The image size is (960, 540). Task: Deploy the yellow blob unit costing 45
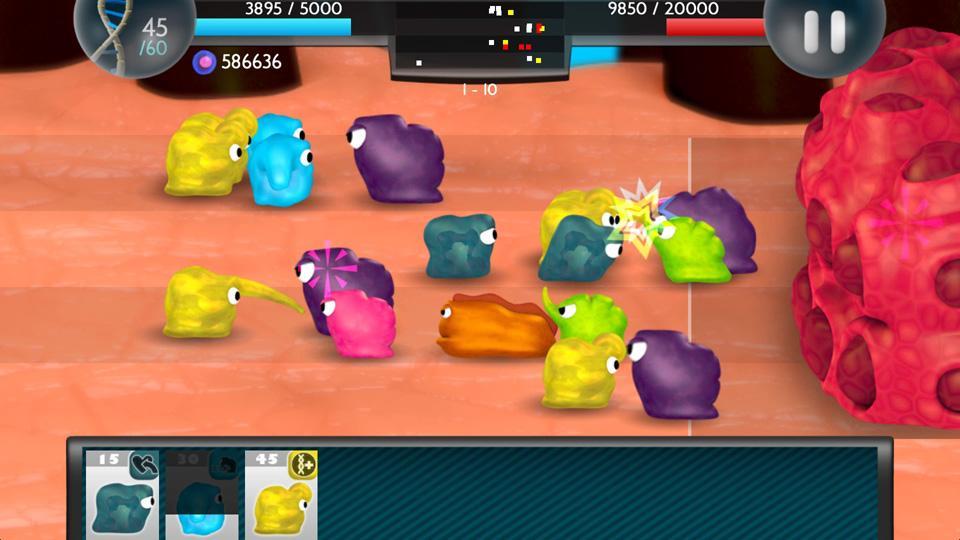(x=281, y=492)
